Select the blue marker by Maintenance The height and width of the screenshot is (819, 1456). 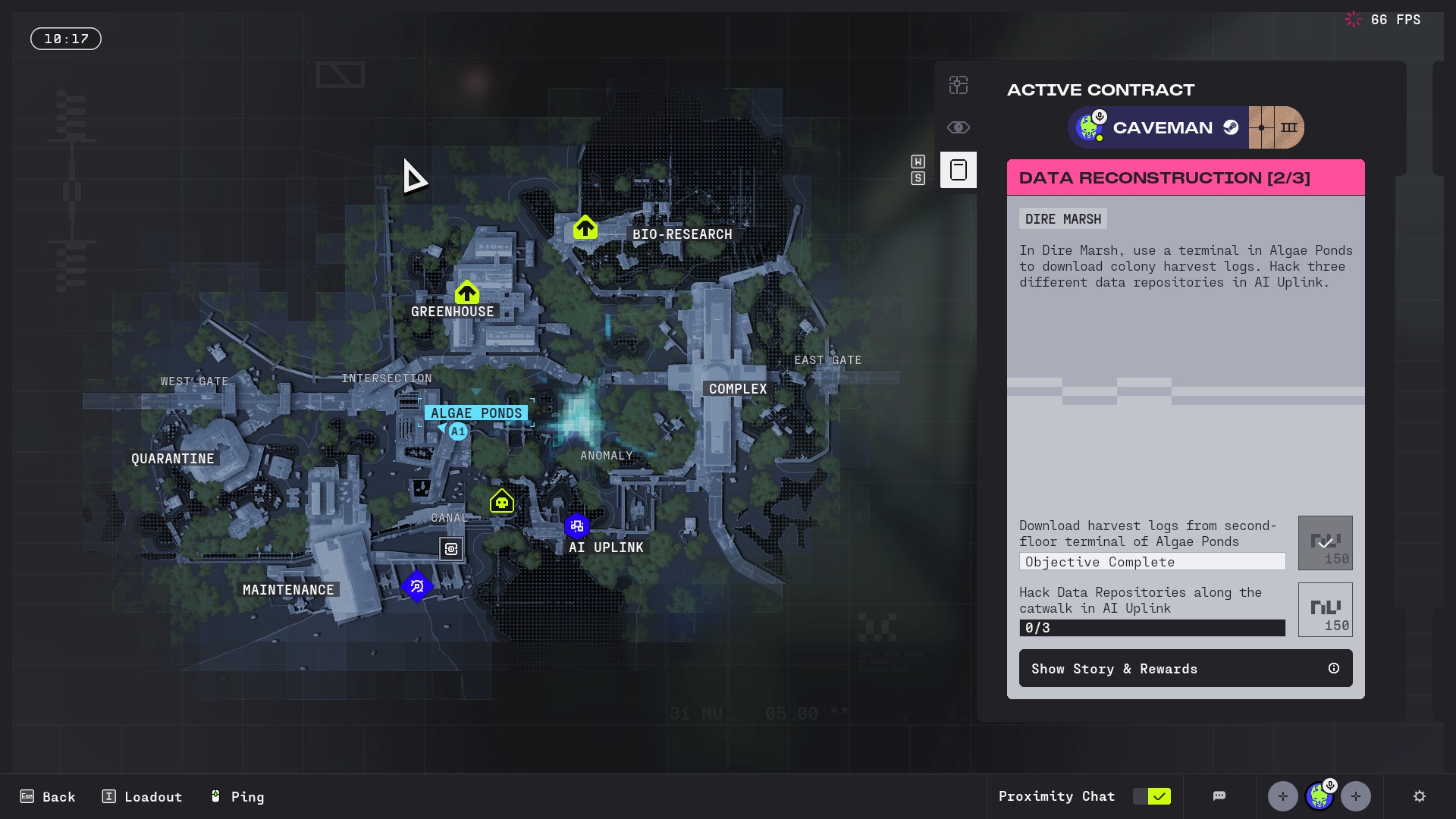[x=416, y=586]
